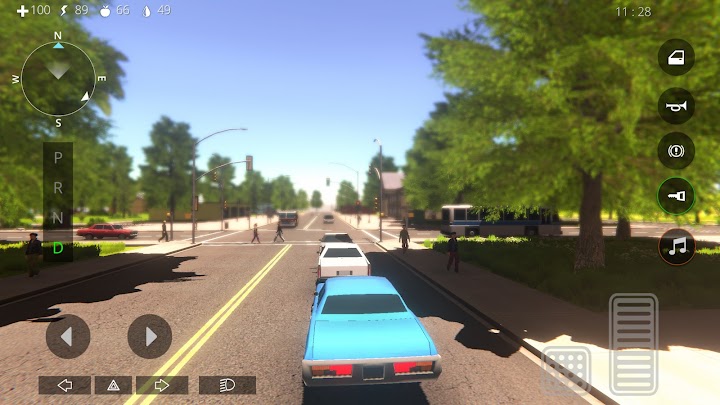Toggle the ignition key button
720x405 pixels.
pyautogui.click(x=676, y=198)
